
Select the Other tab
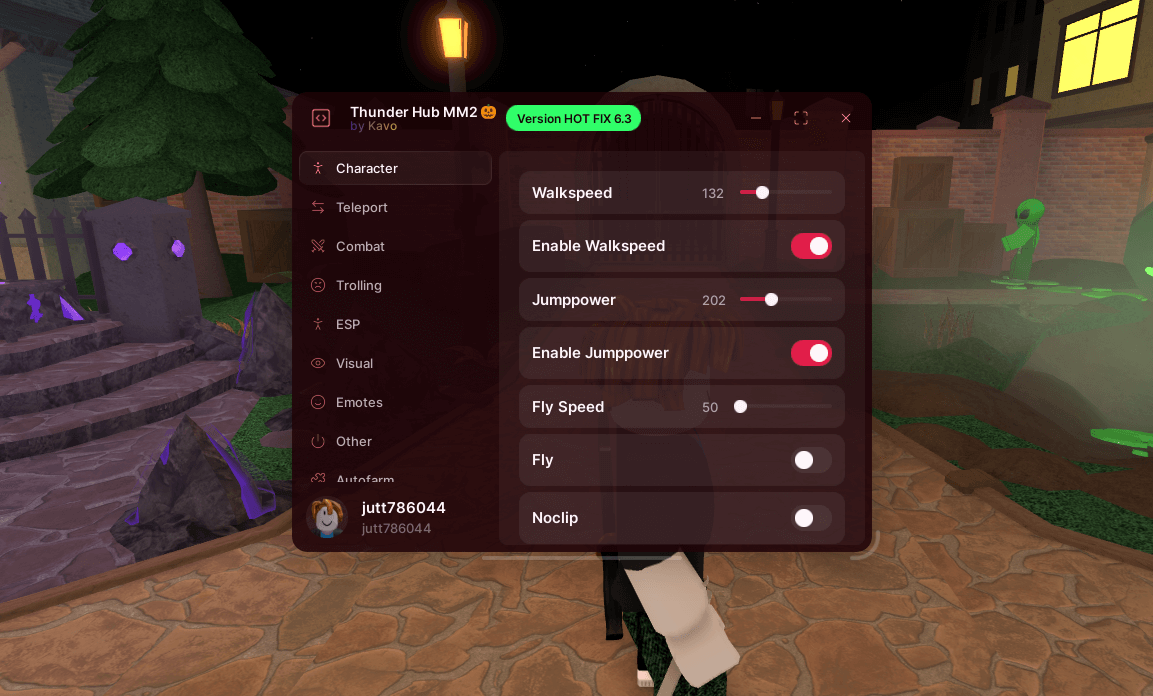[354, 441]
